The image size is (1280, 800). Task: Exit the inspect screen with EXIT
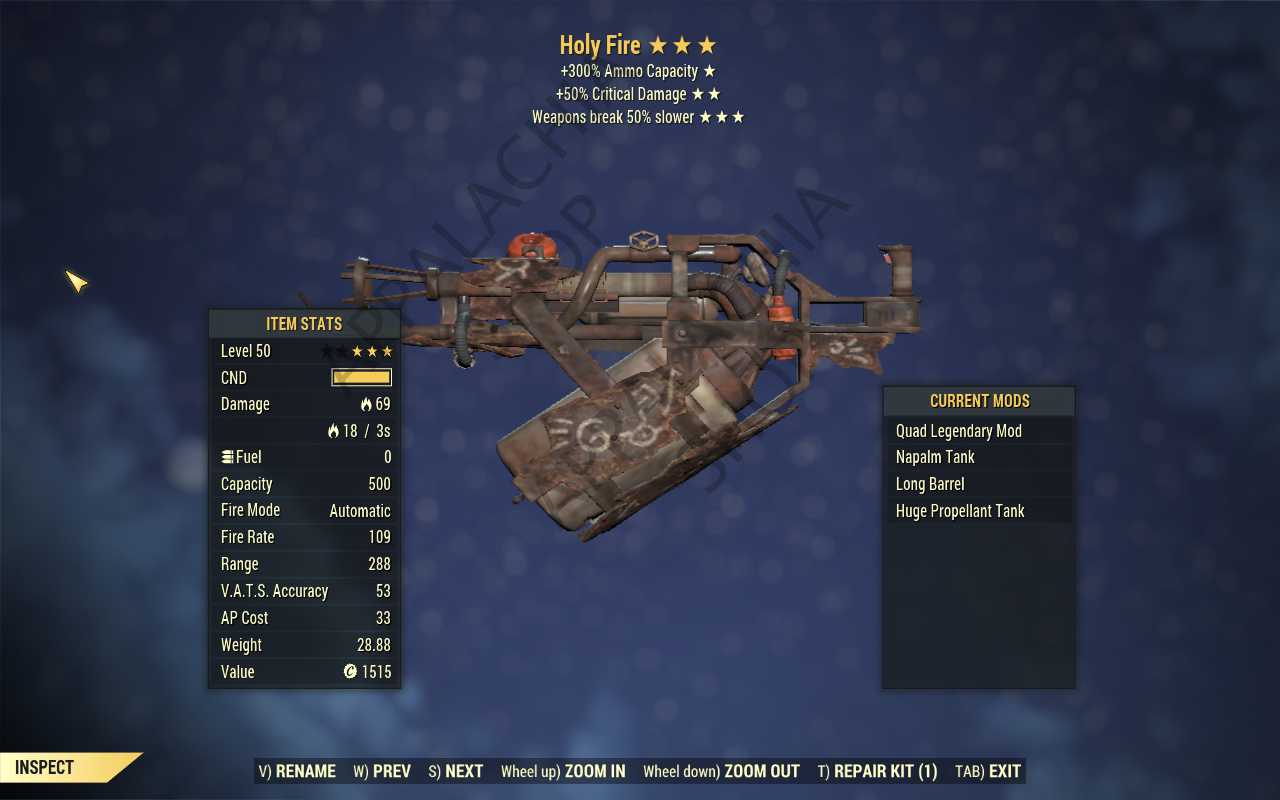point(988,771)
